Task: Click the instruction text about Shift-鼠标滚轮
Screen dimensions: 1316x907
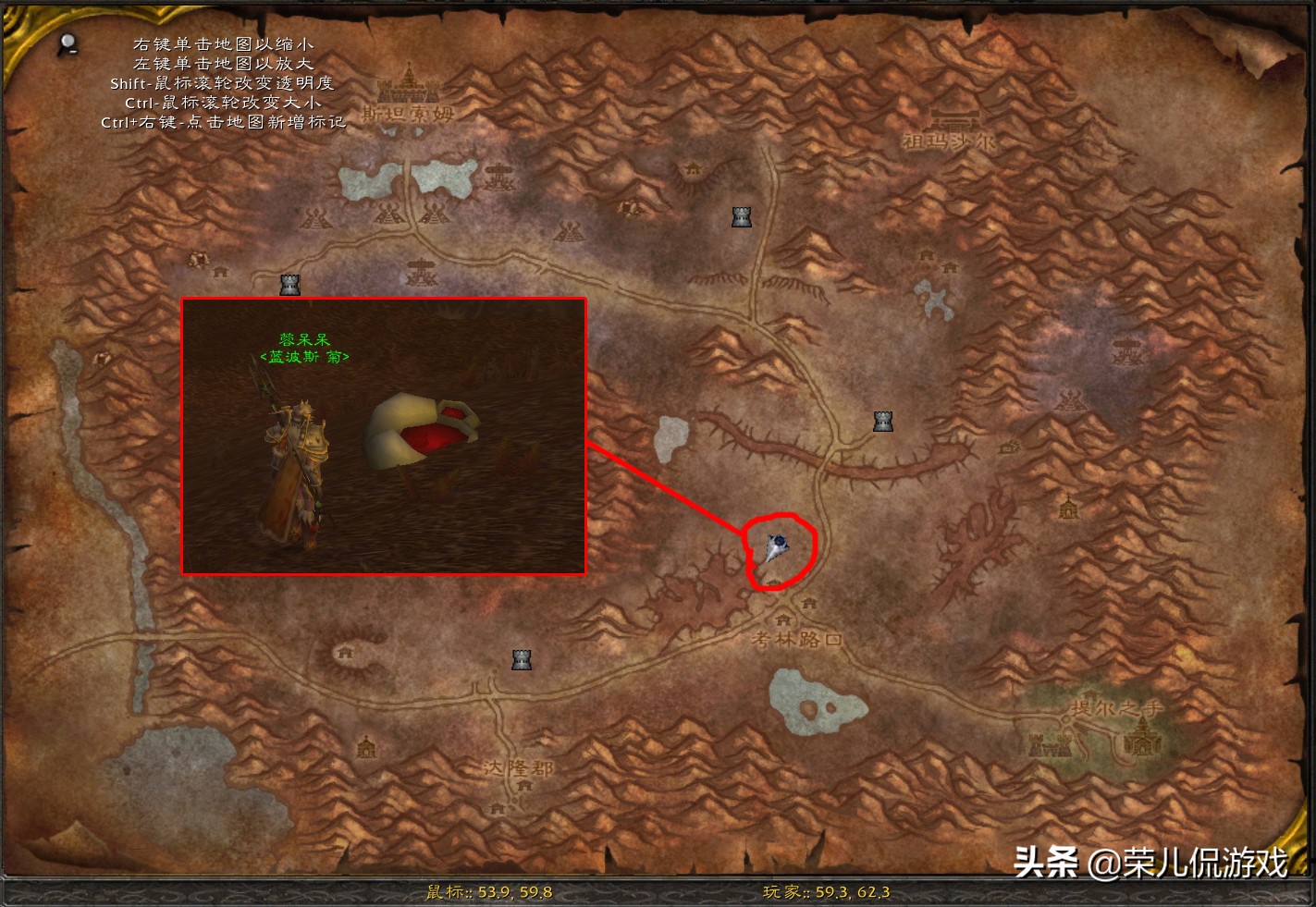Action: coord(221,83)
